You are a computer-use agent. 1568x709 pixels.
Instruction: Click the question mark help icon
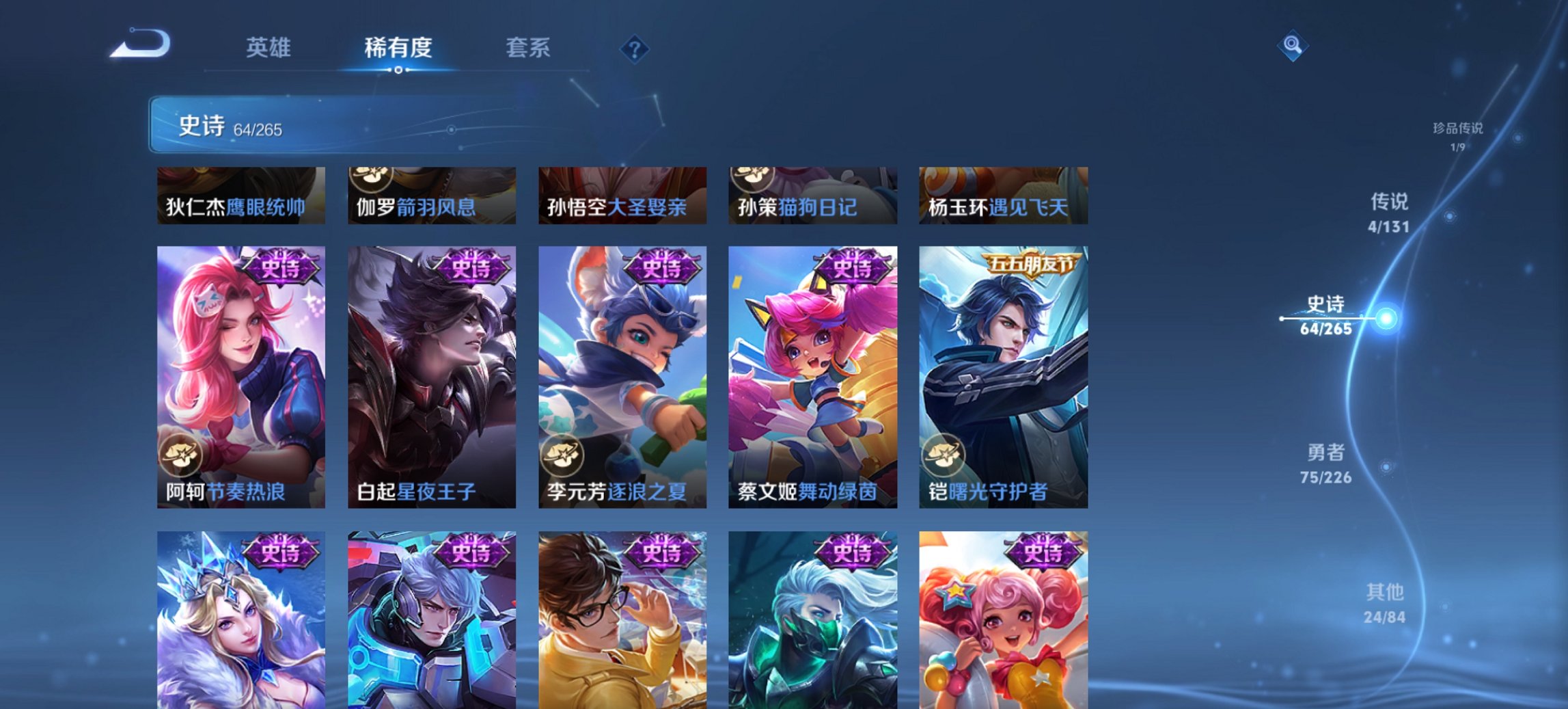634,49
